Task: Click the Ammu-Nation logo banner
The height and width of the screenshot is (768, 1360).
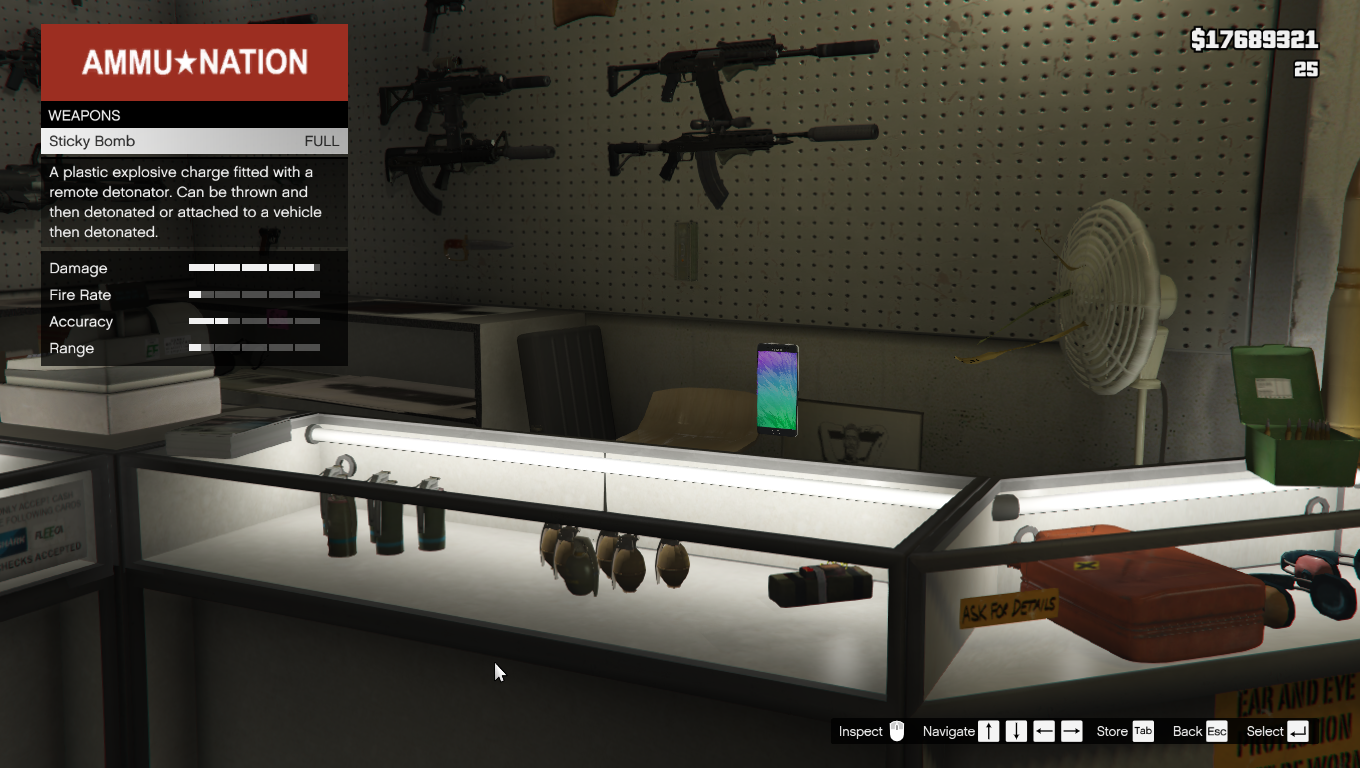Action: (194, 62)
